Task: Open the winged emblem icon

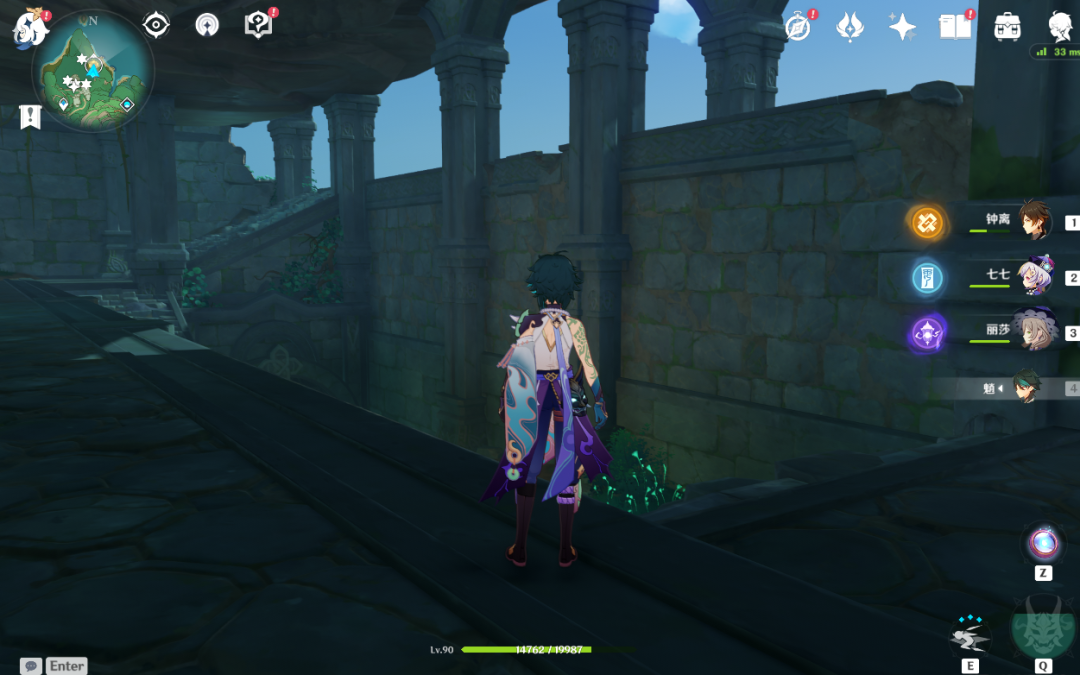Action: click(850, 27)
